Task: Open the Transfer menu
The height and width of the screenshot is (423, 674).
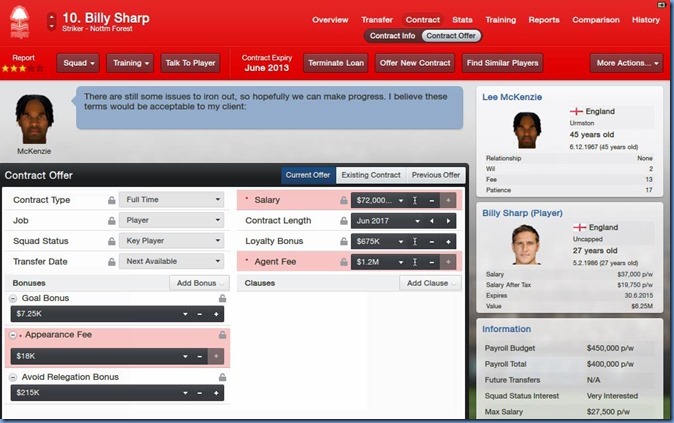Action: (x=377, y=19)
